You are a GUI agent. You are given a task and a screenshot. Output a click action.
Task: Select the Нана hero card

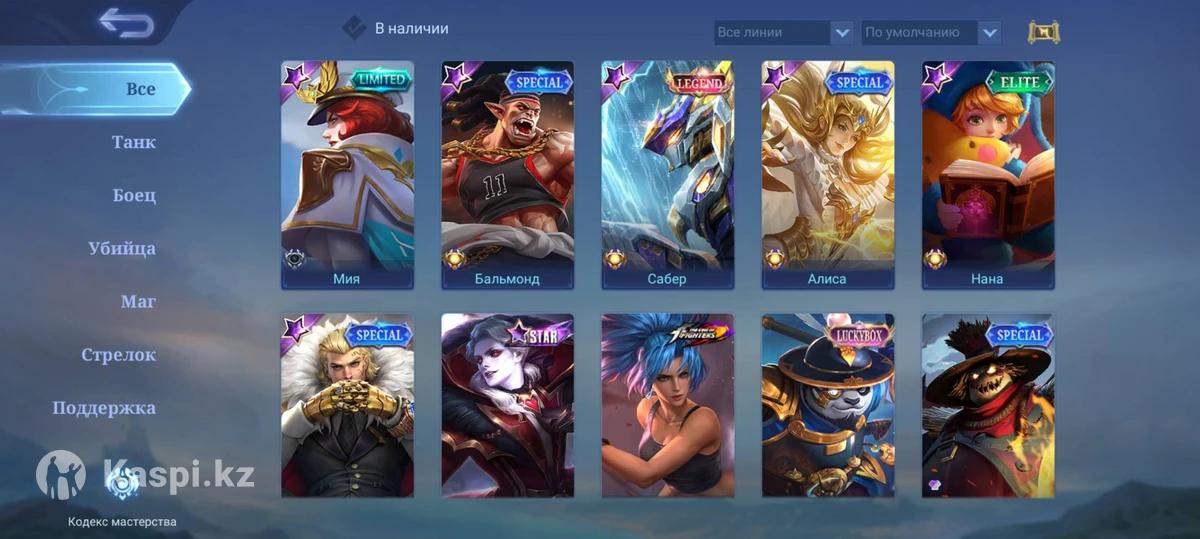tap(987, 175)
